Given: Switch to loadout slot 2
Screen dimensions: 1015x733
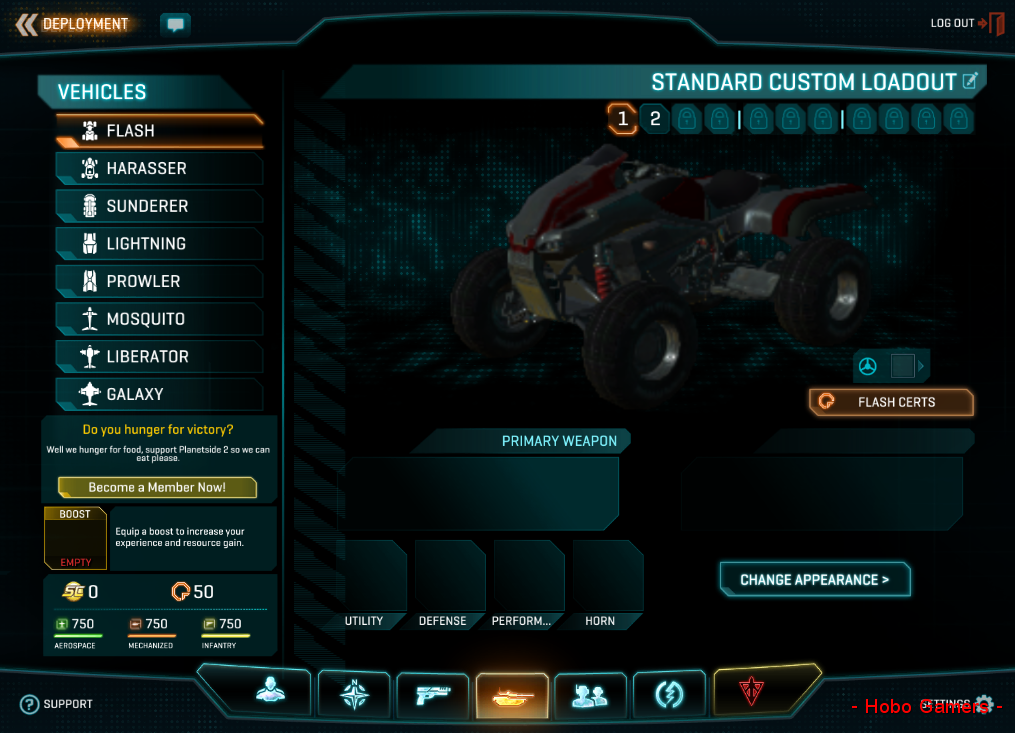Looking at the screenshot, I should pos(655,120).
